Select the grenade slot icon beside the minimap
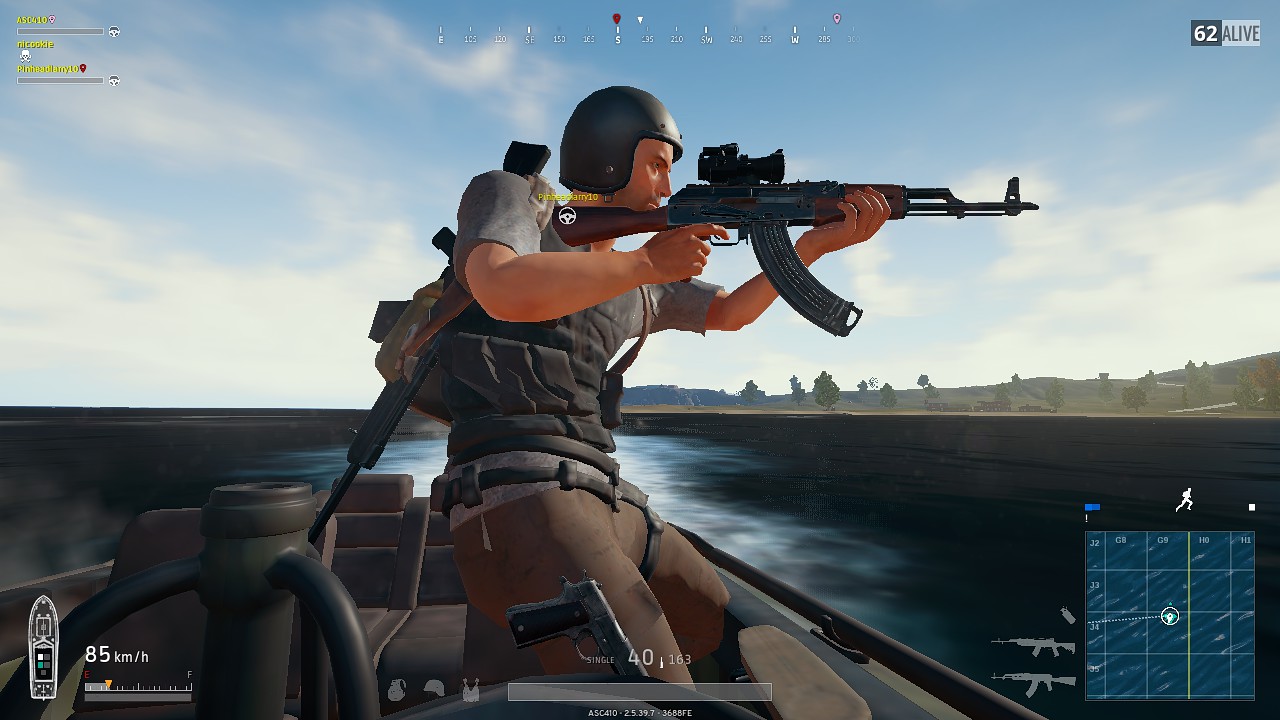The image size is (1280, 720). click(1068, 615)
